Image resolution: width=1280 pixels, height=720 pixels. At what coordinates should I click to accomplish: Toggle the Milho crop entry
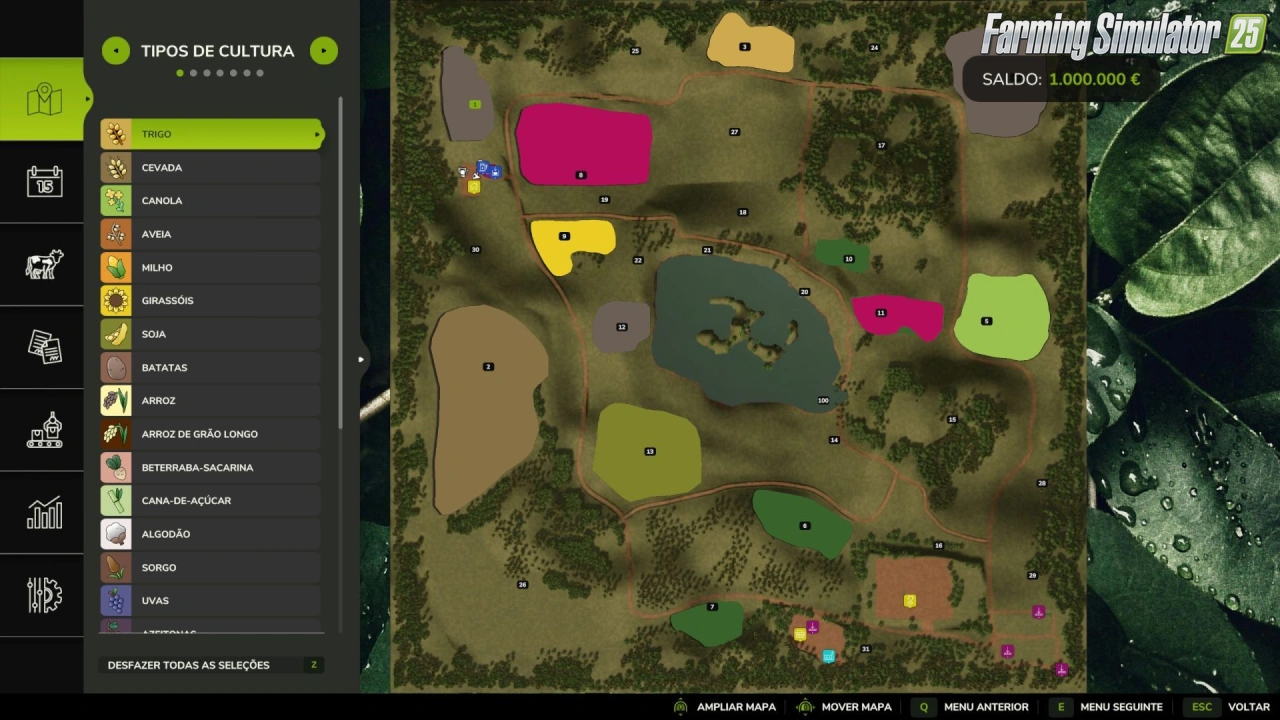click(x=211, y=267)
